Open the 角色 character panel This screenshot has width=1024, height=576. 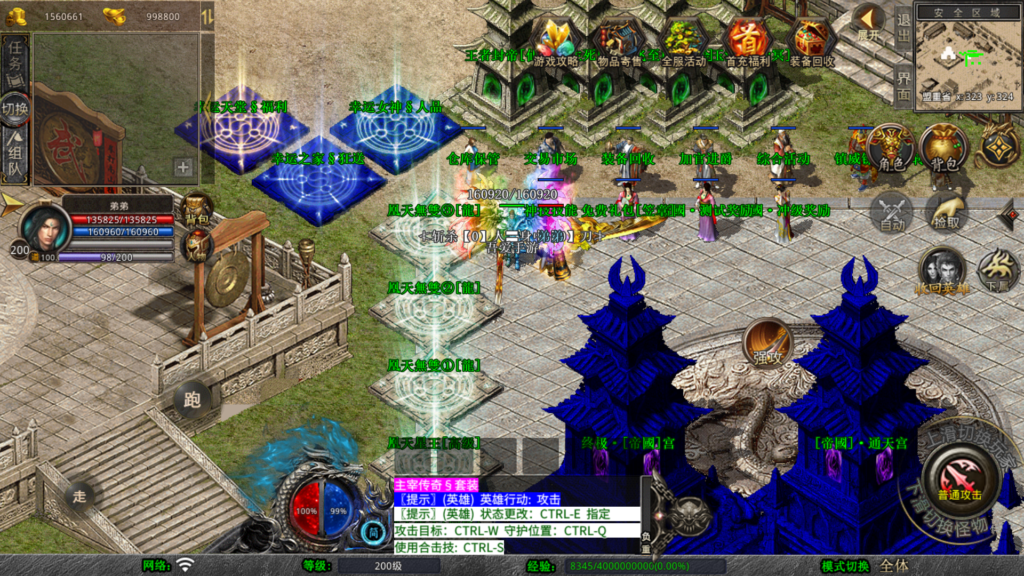pos(890,148)
